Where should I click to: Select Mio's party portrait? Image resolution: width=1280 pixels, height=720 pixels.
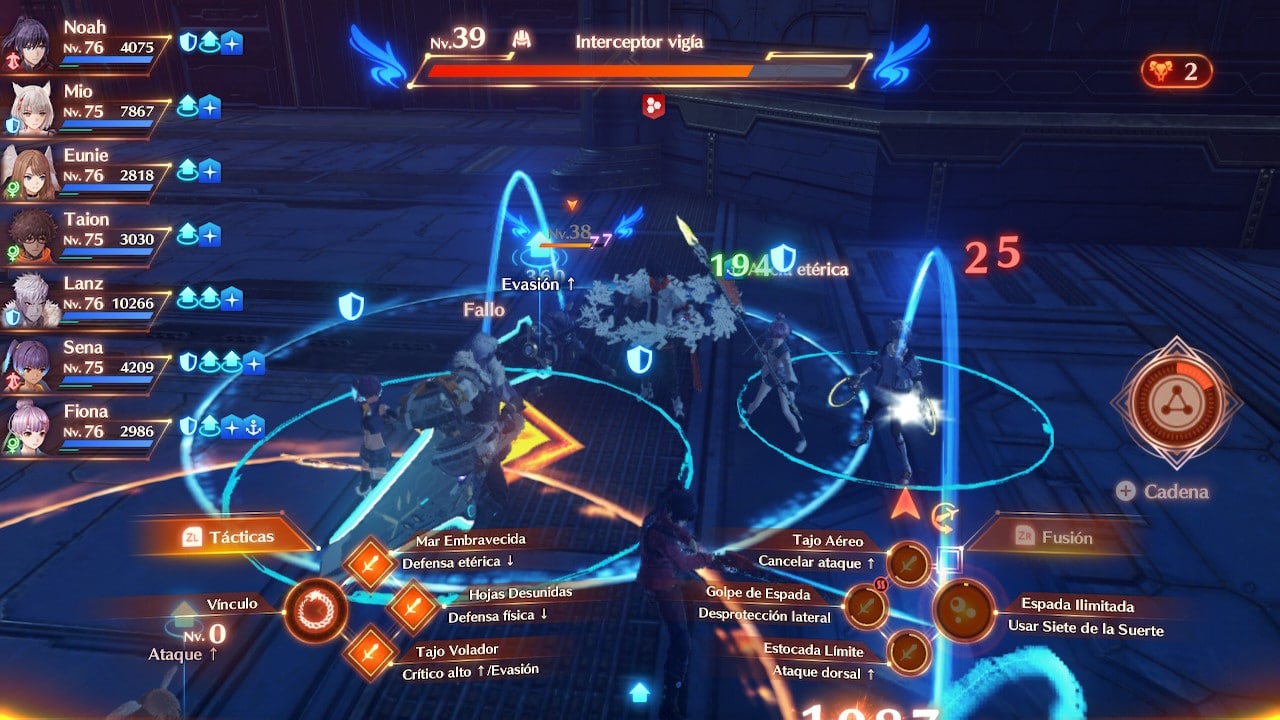coord(30,108)
